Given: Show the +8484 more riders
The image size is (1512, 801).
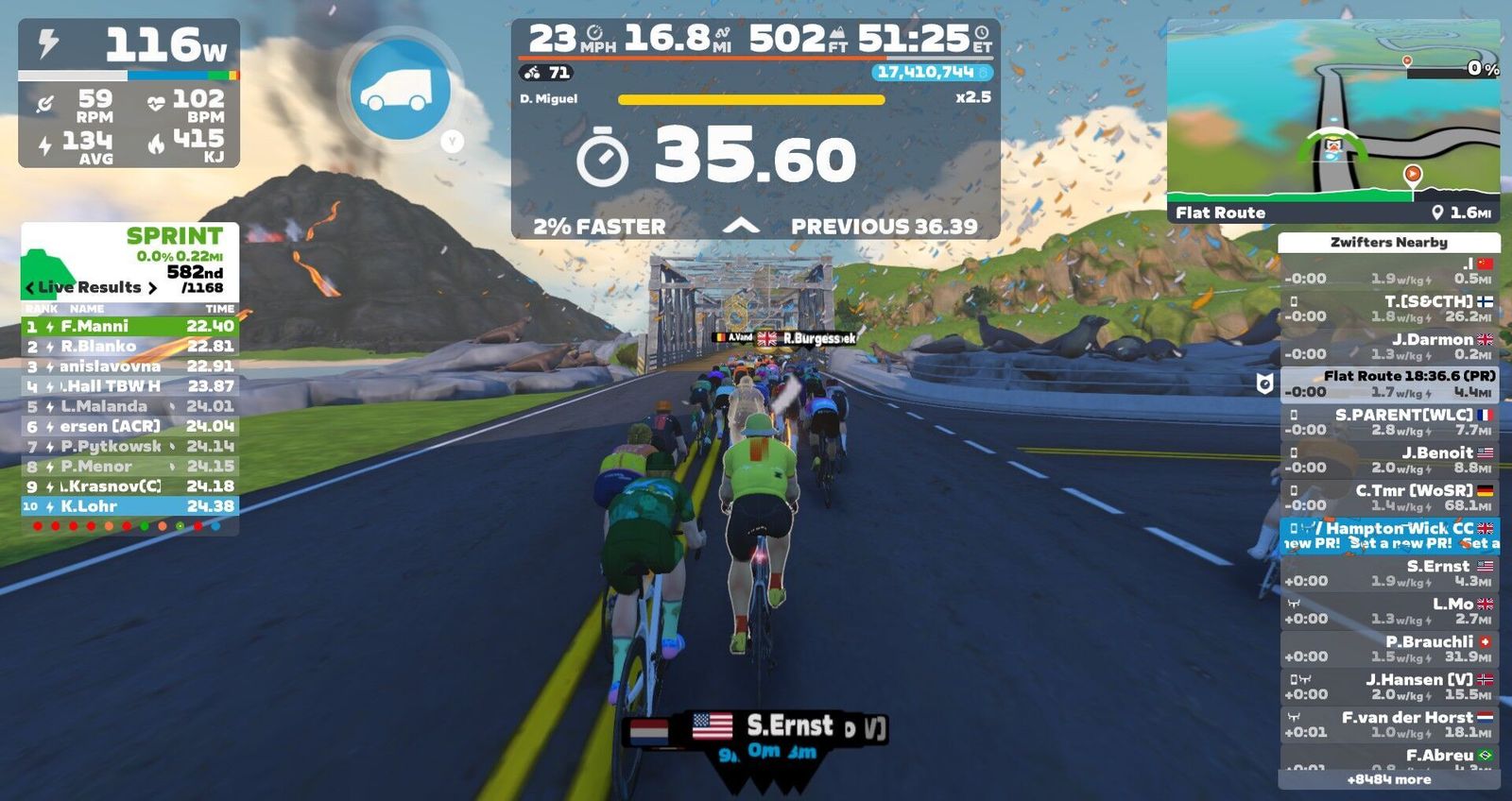Looking at the screenshot, I should (1388, 779).
